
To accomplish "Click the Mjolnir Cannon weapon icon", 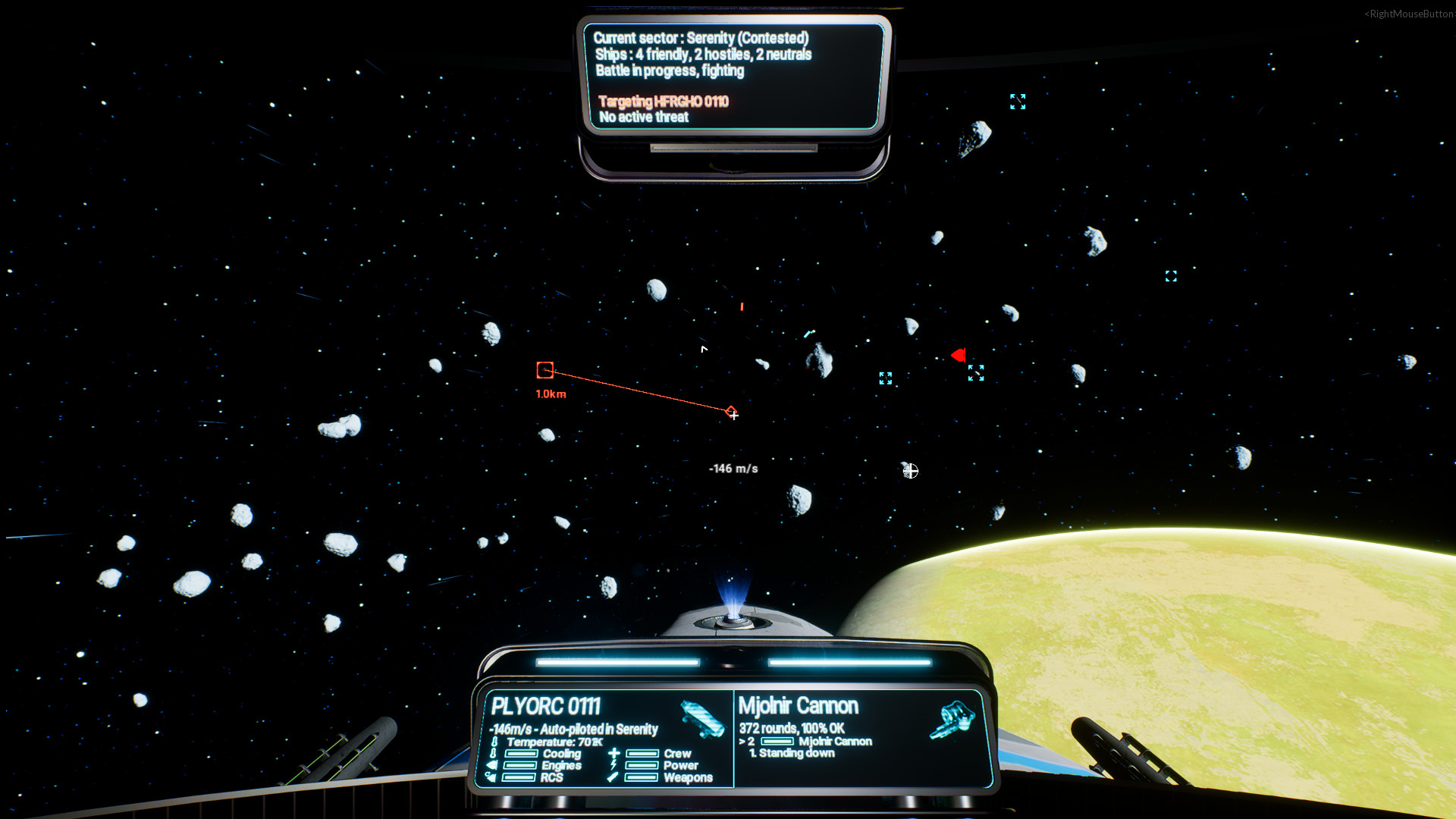I will point(952,720).
